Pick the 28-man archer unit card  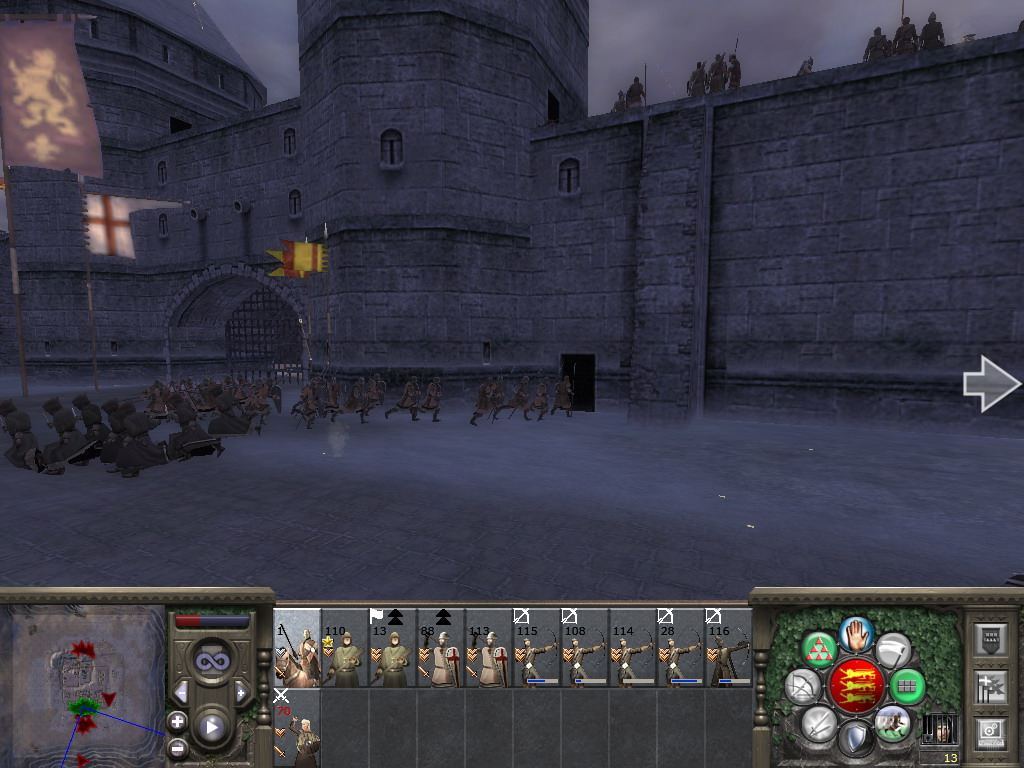pyautogui.click(x=681, y=648)
